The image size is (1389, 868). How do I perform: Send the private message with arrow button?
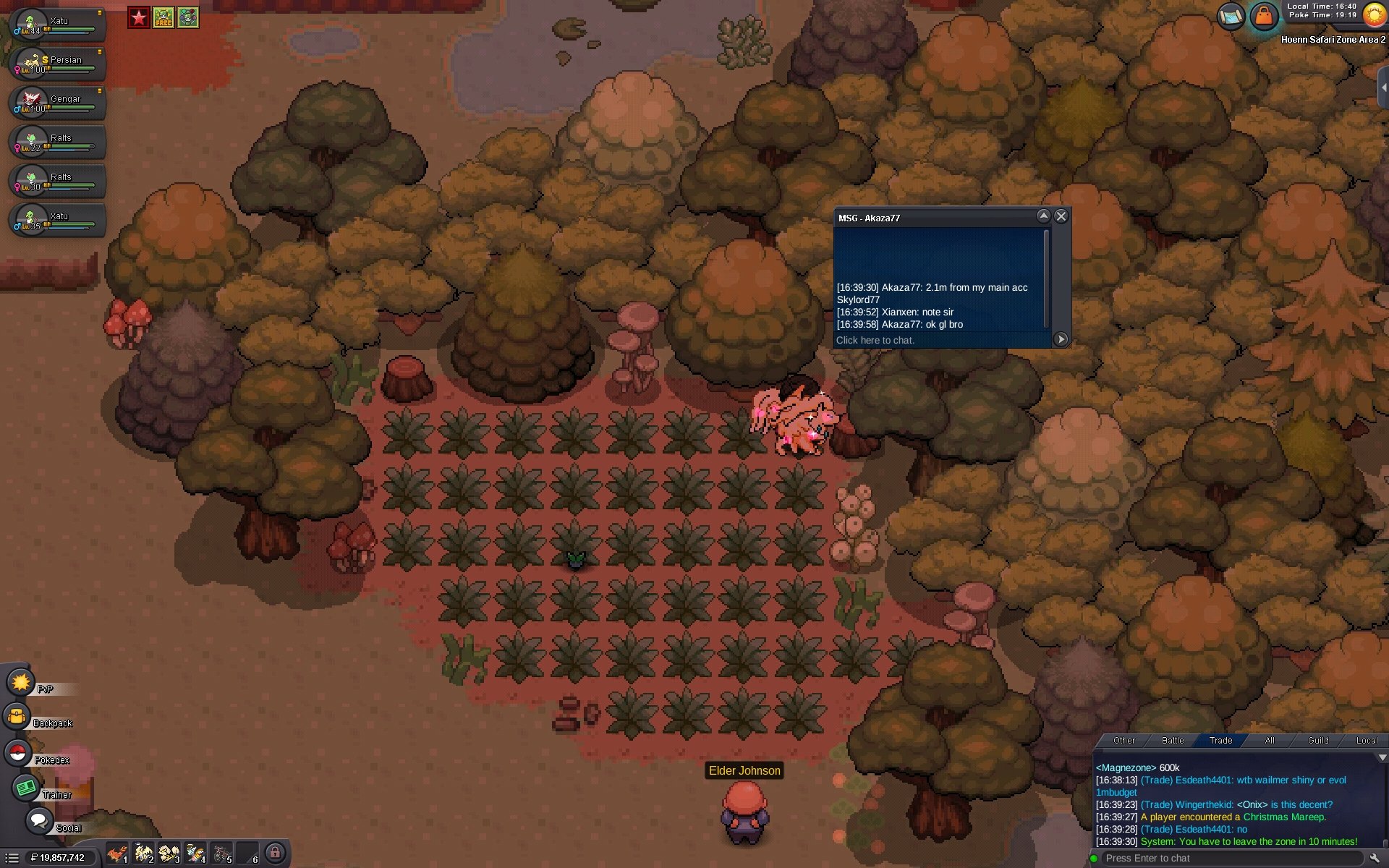coord(1061,339)
